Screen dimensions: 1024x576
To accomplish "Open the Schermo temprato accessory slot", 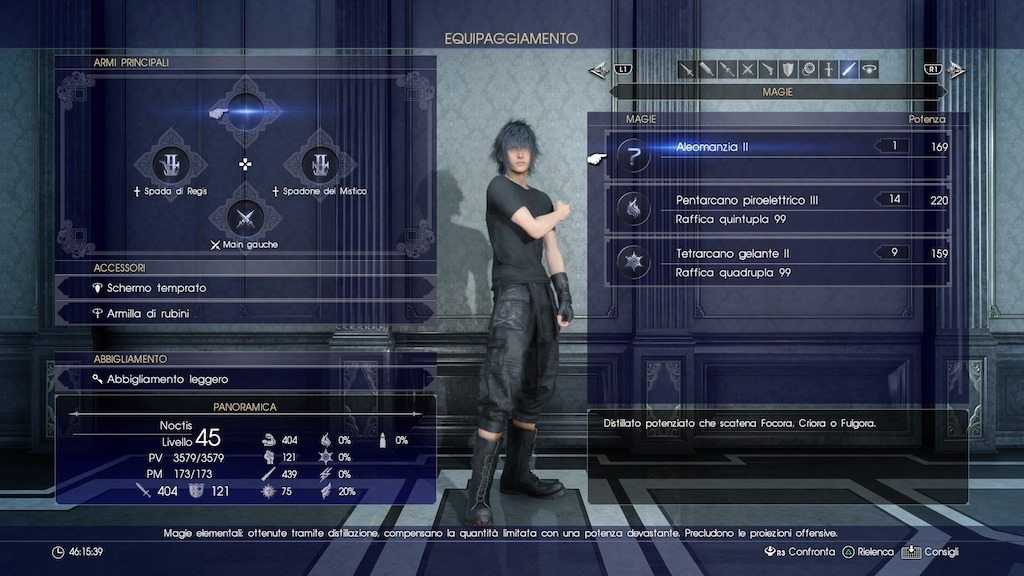I will 245,288.
